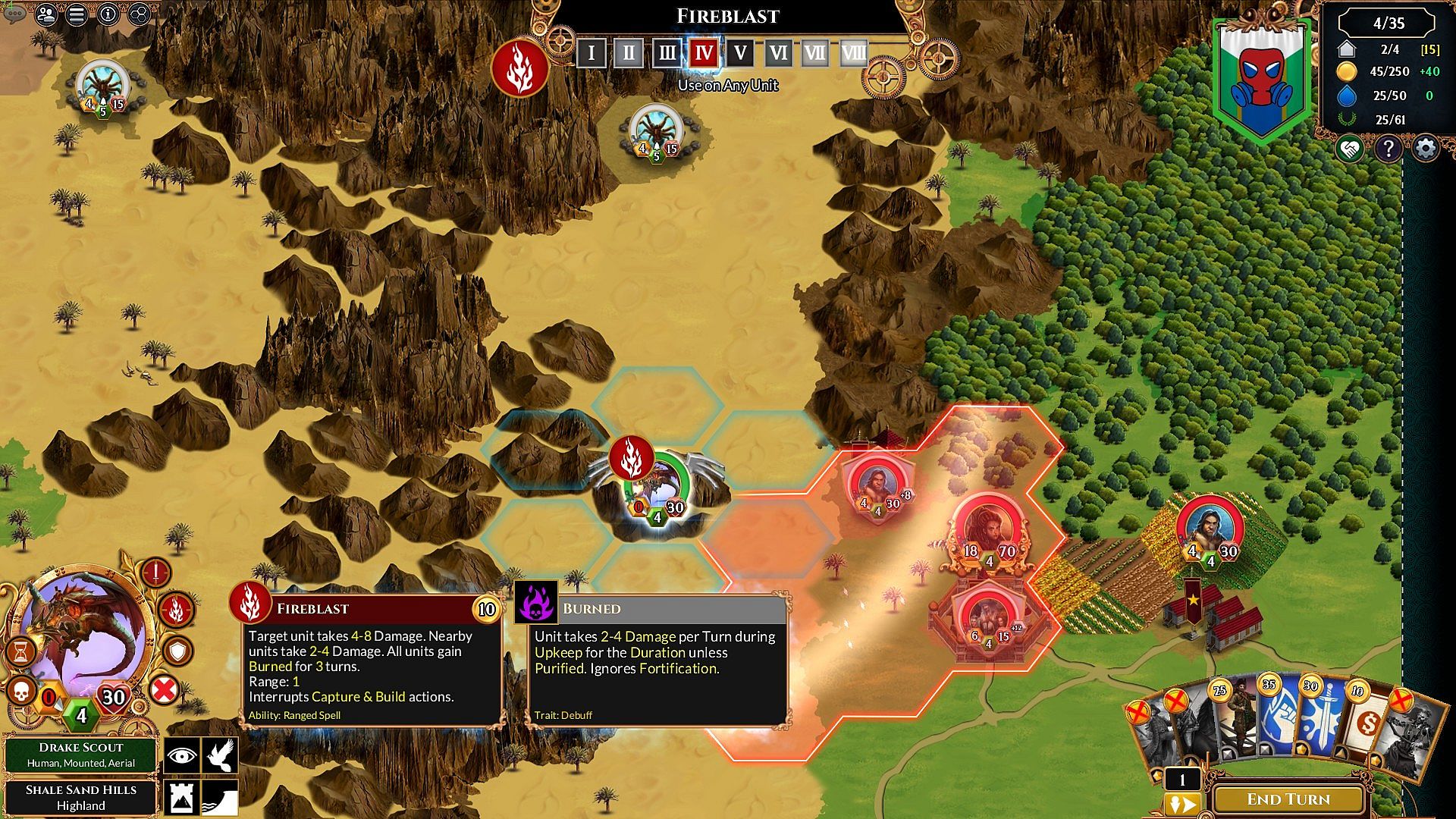Viewport: 1456px width, 819px height.
Task: Click the skull disband unit button
Action: 22,691
